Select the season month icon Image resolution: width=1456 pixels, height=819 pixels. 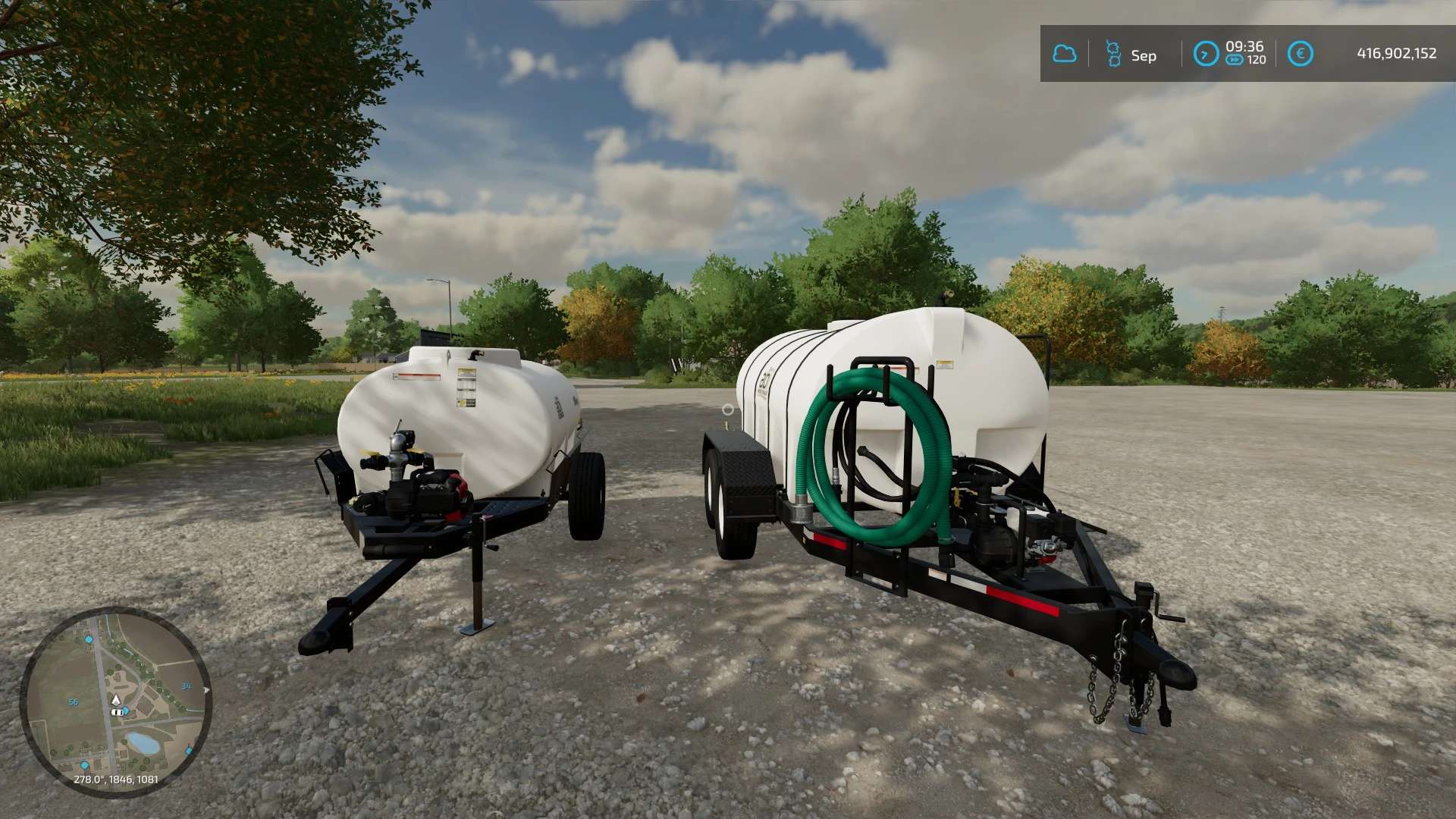click(1113, 54)
